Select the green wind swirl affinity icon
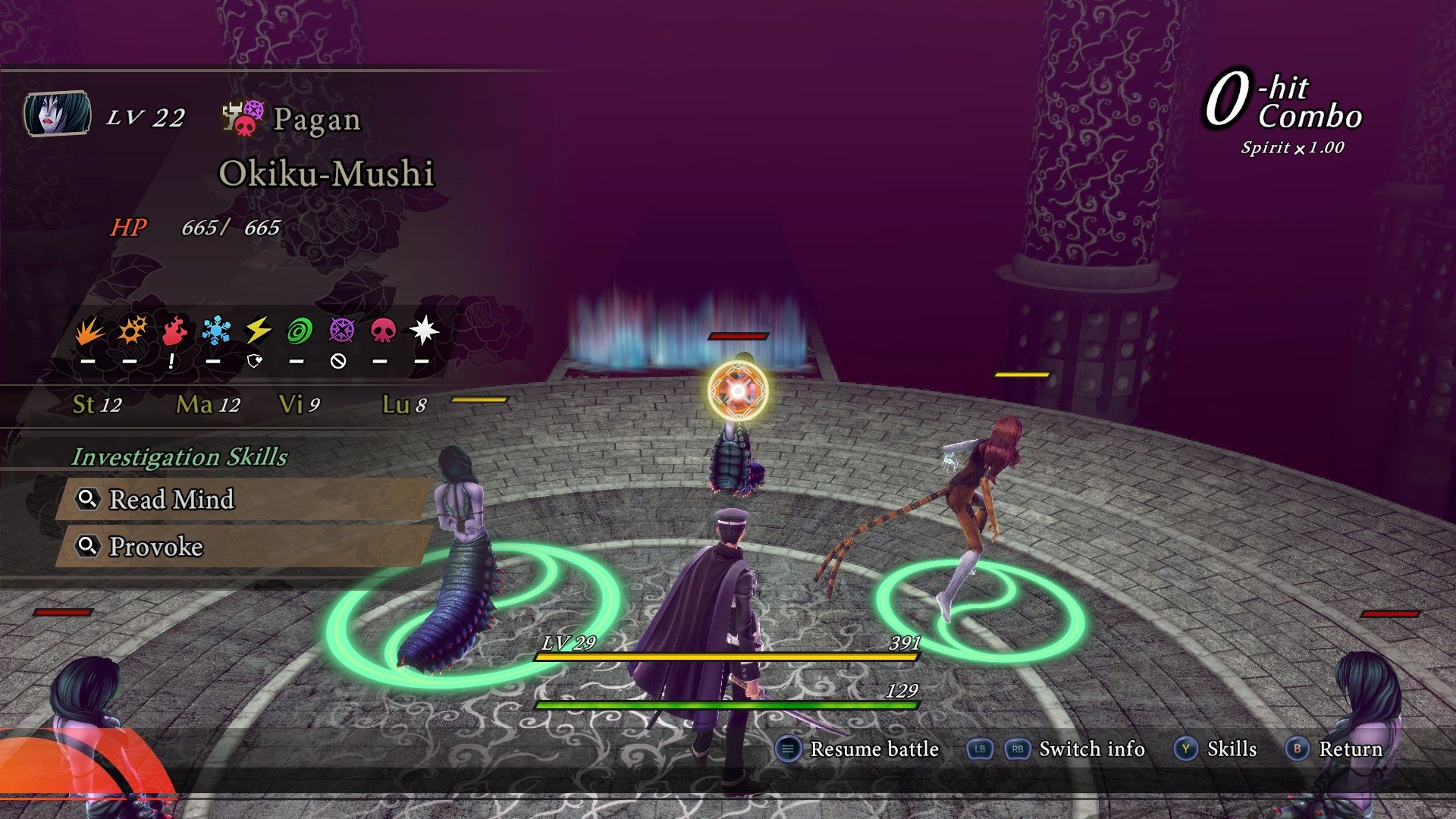1456x819 pixels. [300, 331]
